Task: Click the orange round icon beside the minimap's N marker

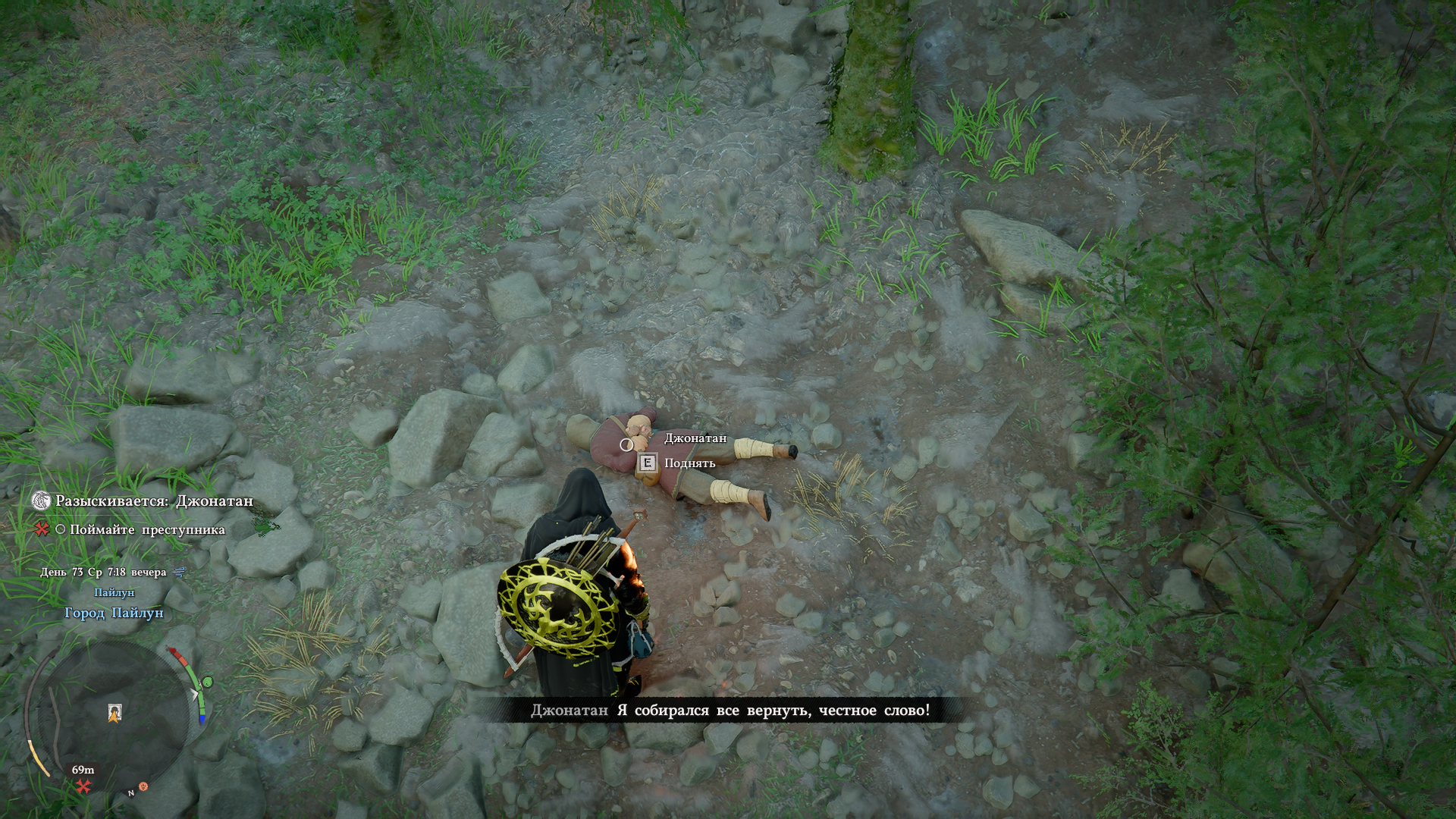Action: 143,787
